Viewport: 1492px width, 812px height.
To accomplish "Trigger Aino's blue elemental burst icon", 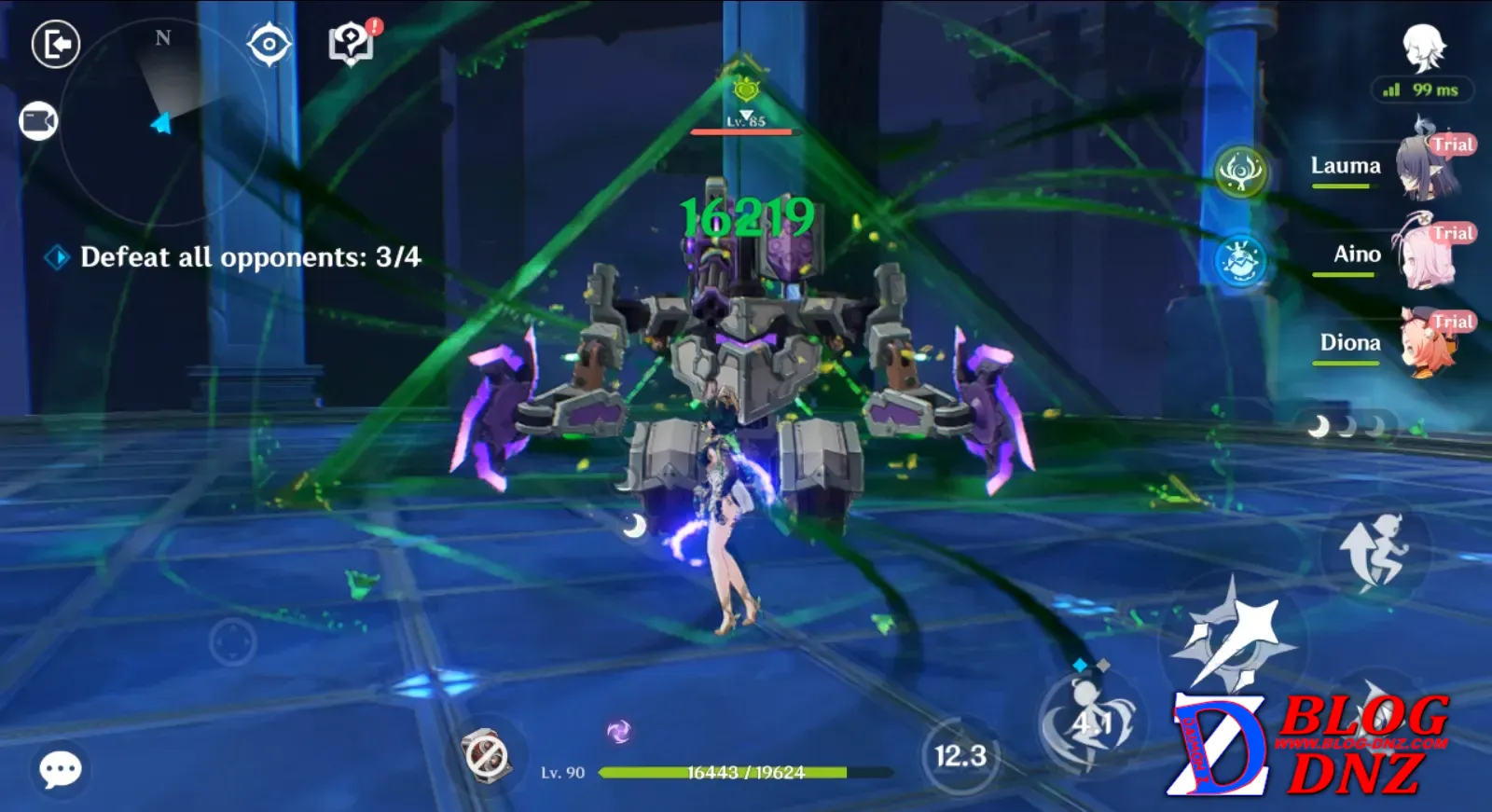I will pyautogui.click(x=1242, y=260).
